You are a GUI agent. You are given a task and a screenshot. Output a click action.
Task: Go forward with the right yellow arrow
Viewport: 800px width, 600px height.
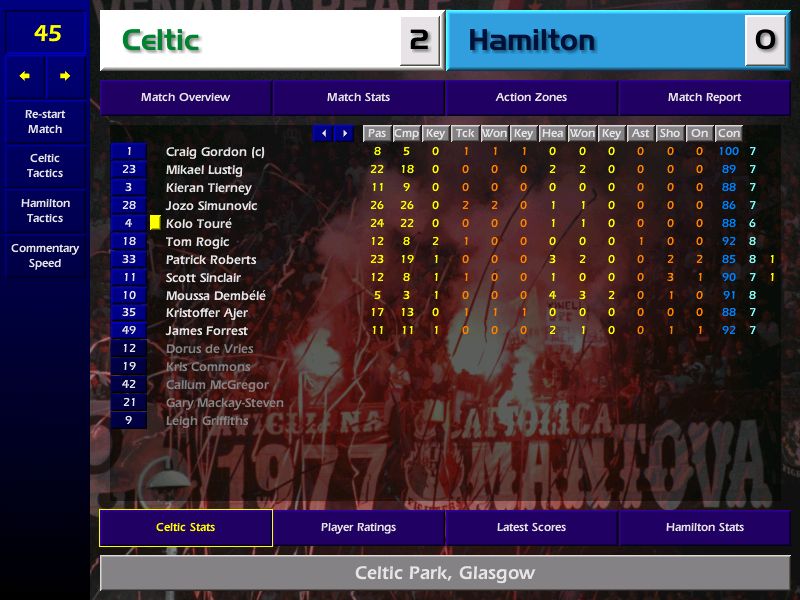(65, 76)
